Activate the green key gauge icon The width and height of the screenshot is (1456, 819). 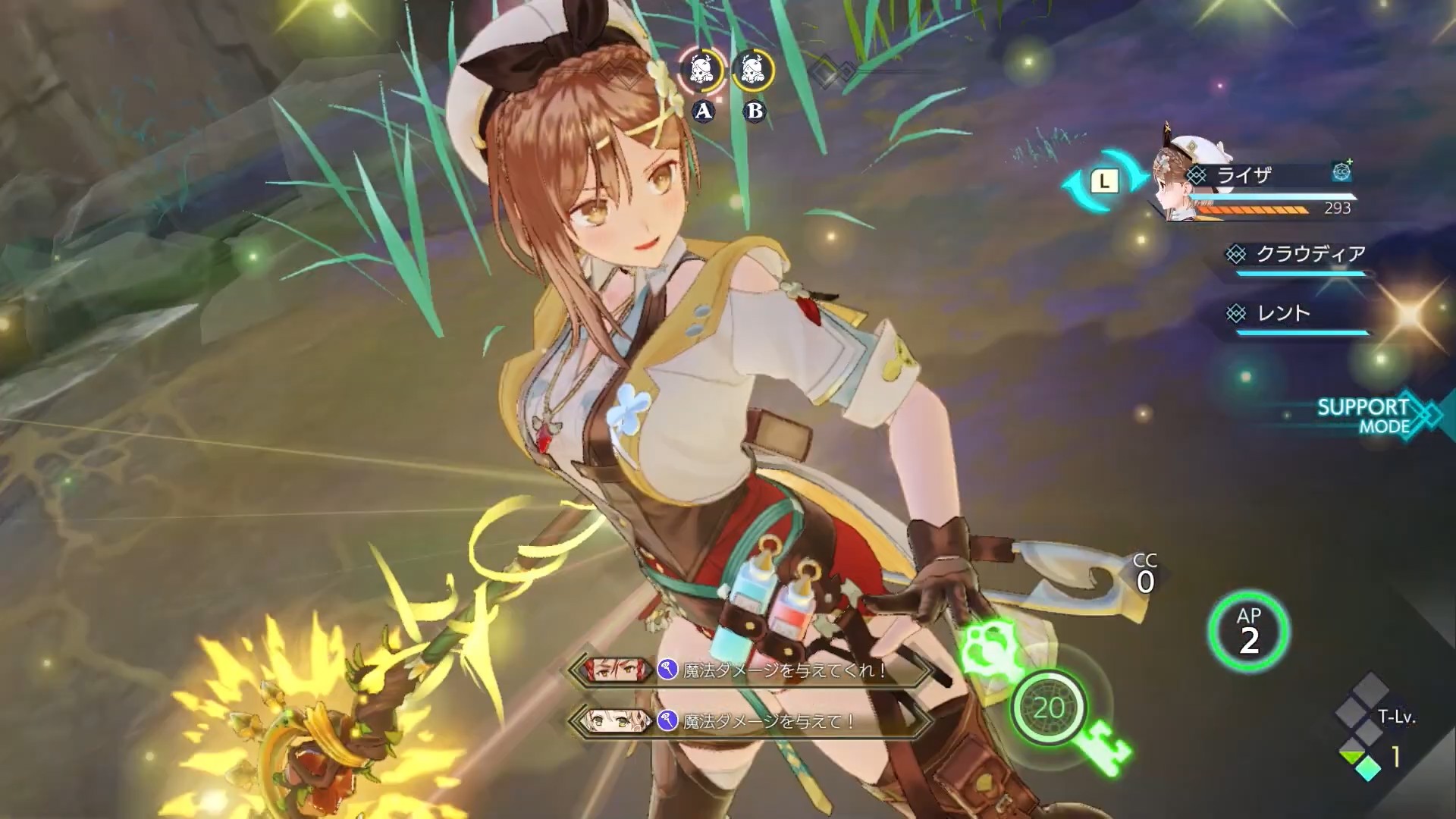(x=1049, y=708)
